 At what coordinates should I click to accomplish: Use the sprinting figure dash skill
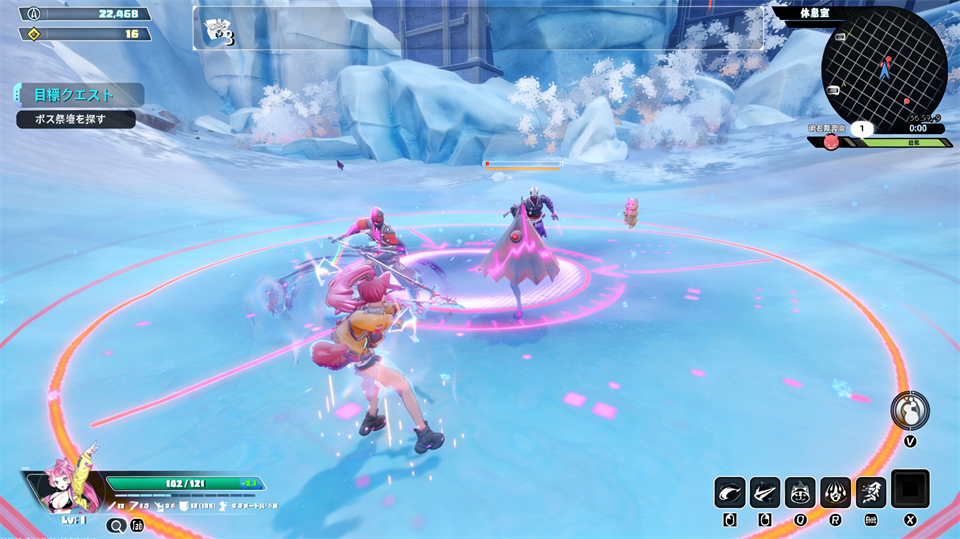point(870,492)
